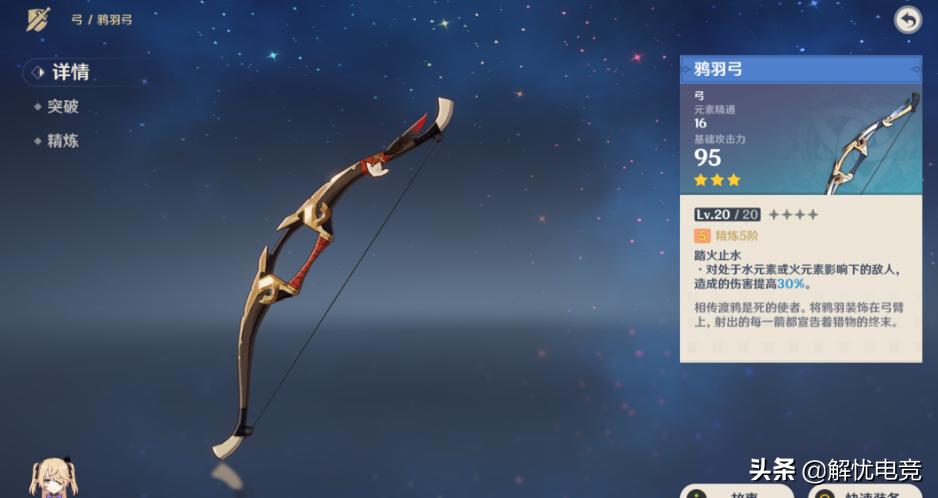
Task: Click the return arrow back button
Action: pyautogui.click(x=907, y=20)
